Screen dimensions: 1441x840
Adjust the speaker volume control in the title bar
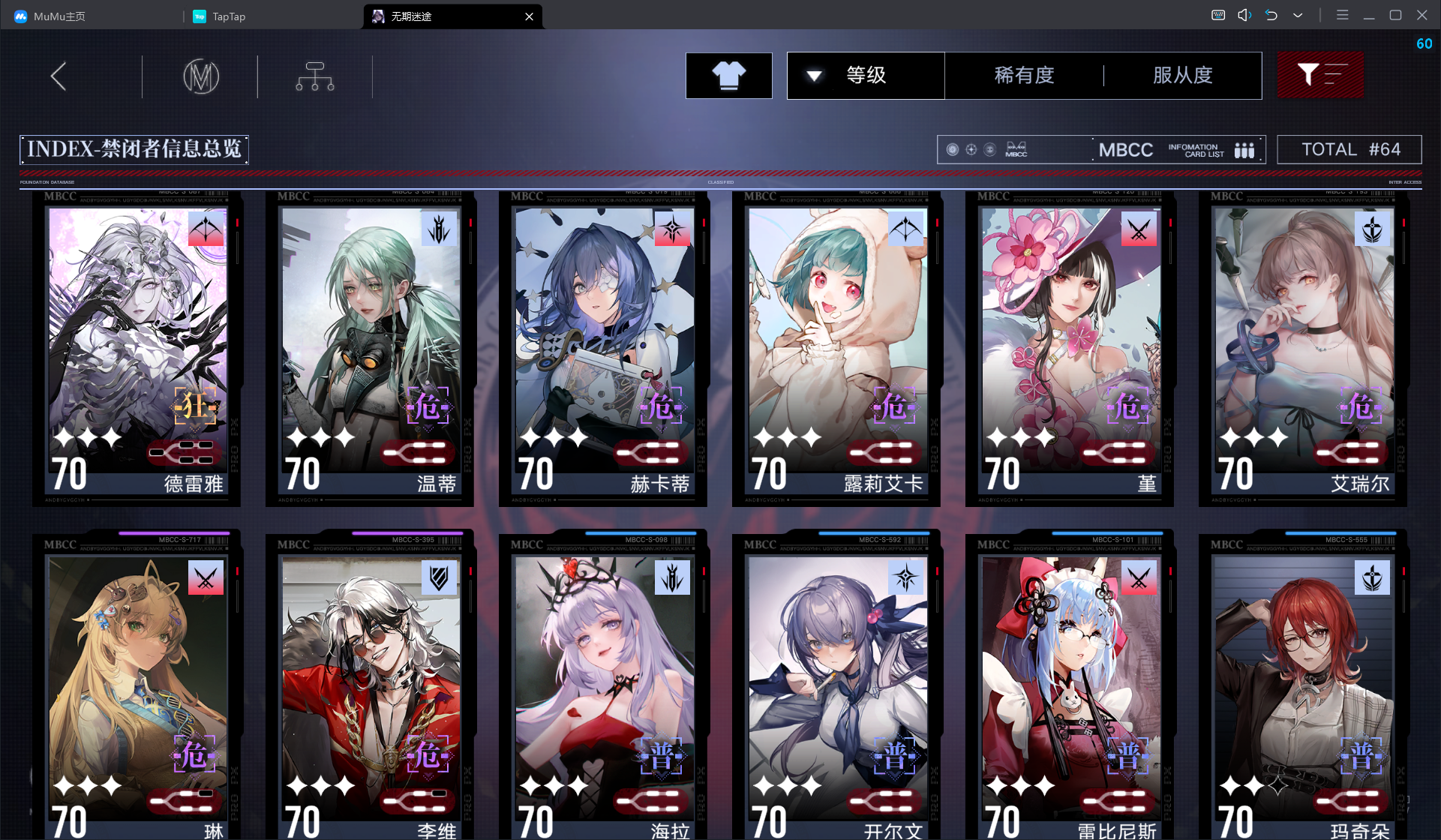click(1244, 15)
